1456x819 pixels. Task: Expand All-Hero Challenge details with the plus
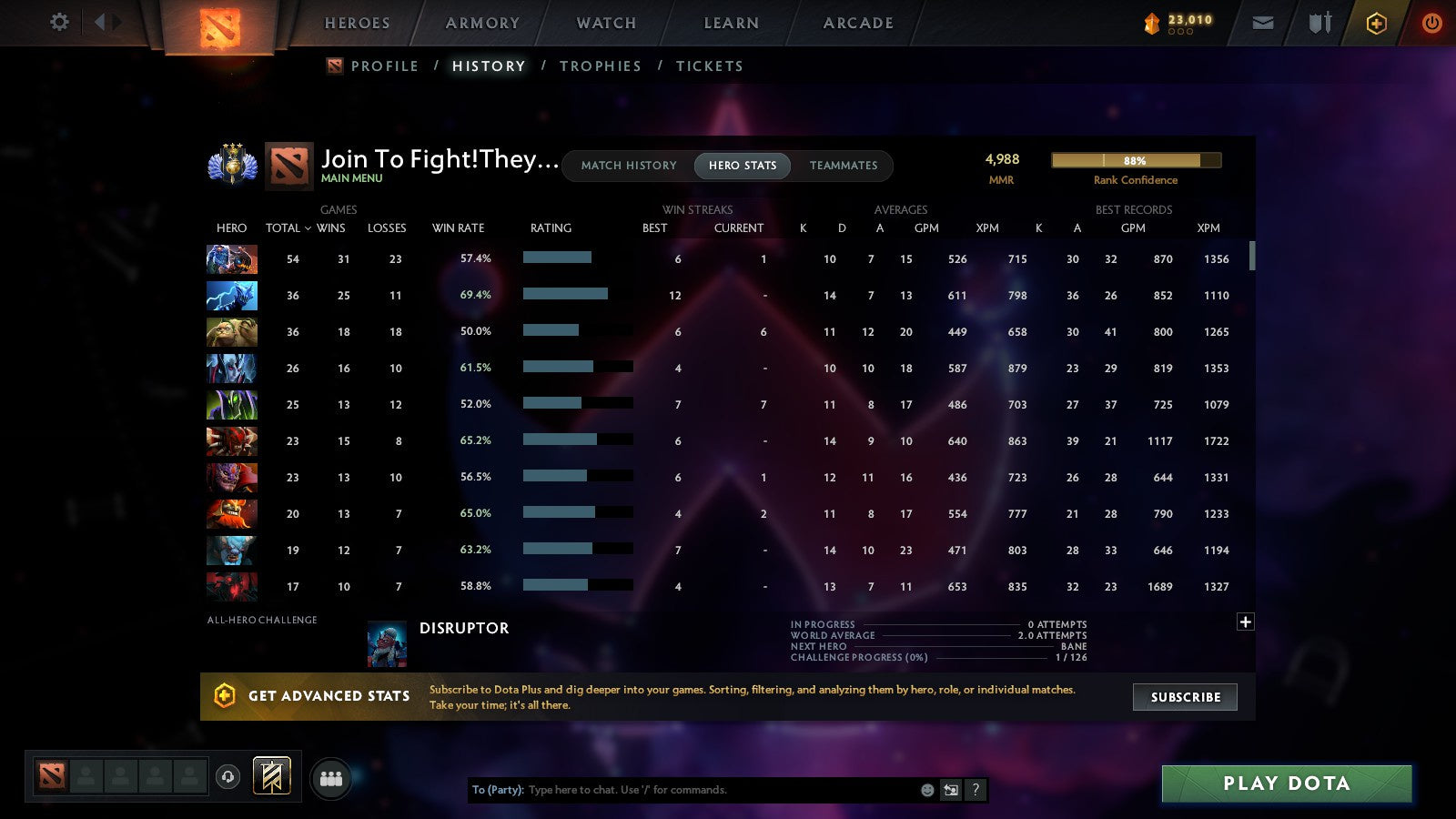point(1245,621)
